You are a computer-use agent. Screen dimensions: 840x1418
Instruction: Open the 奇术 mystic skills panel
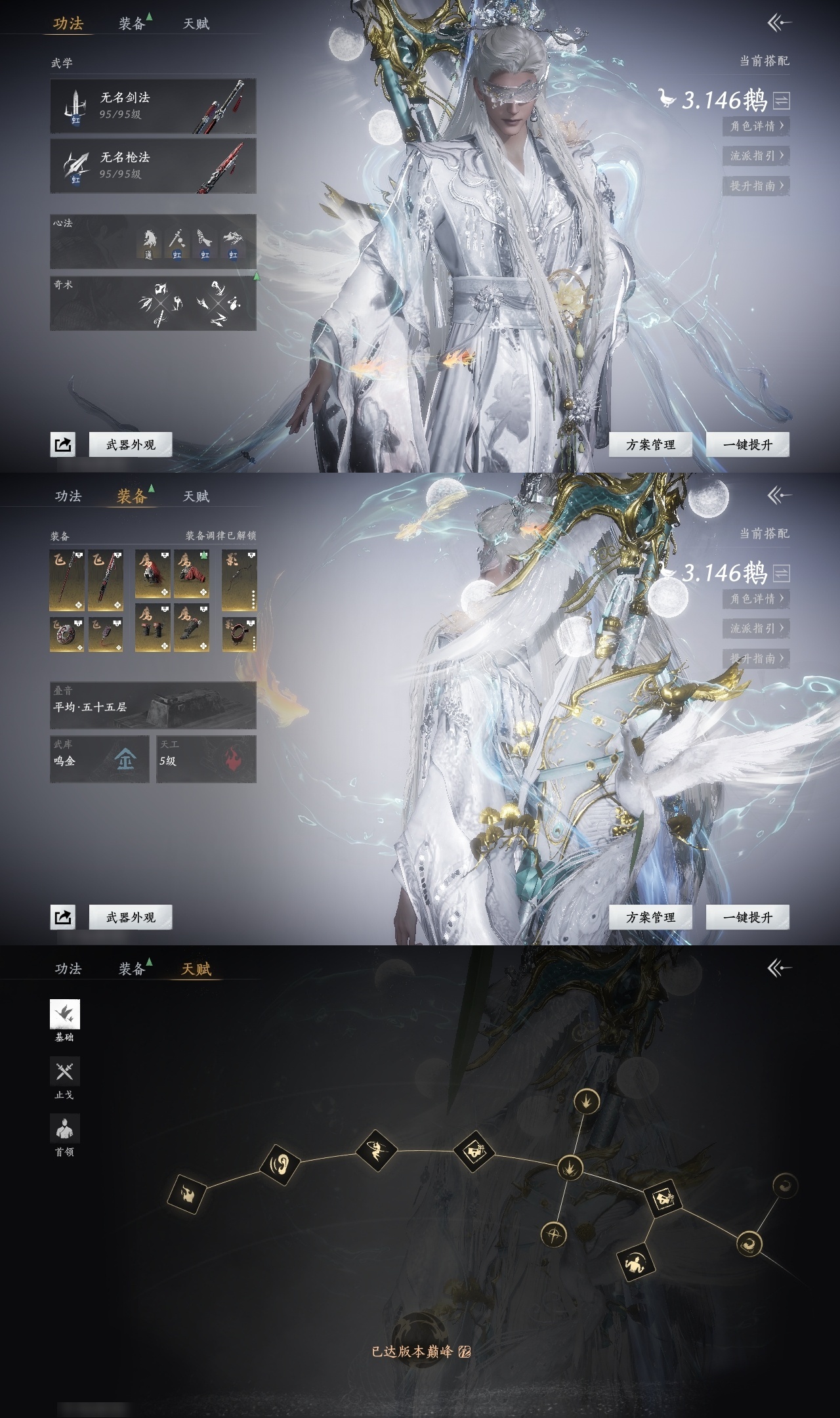pos(153,303)
